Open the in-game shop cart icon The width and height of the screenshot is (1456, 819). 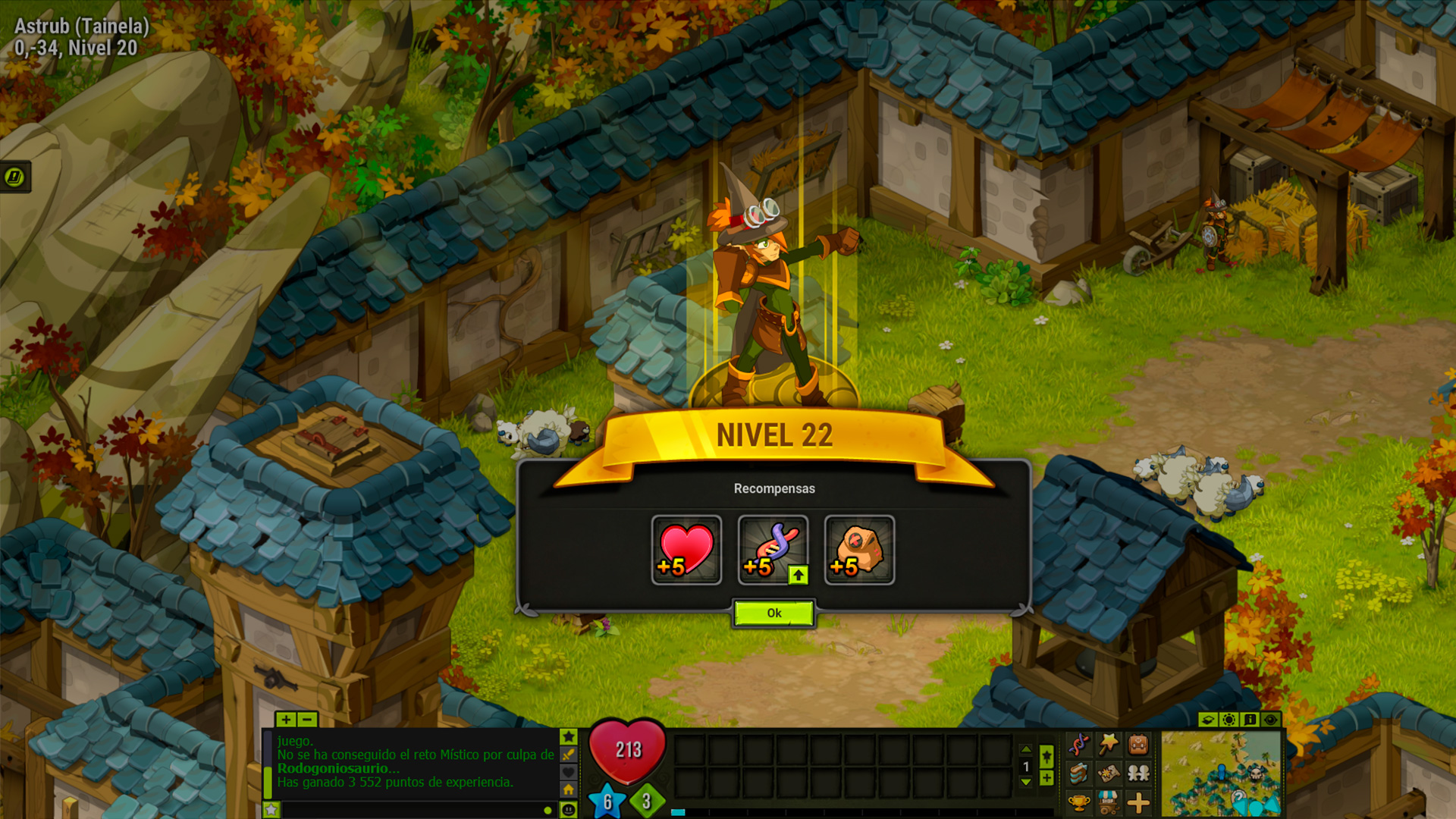tap(1109, 803)
